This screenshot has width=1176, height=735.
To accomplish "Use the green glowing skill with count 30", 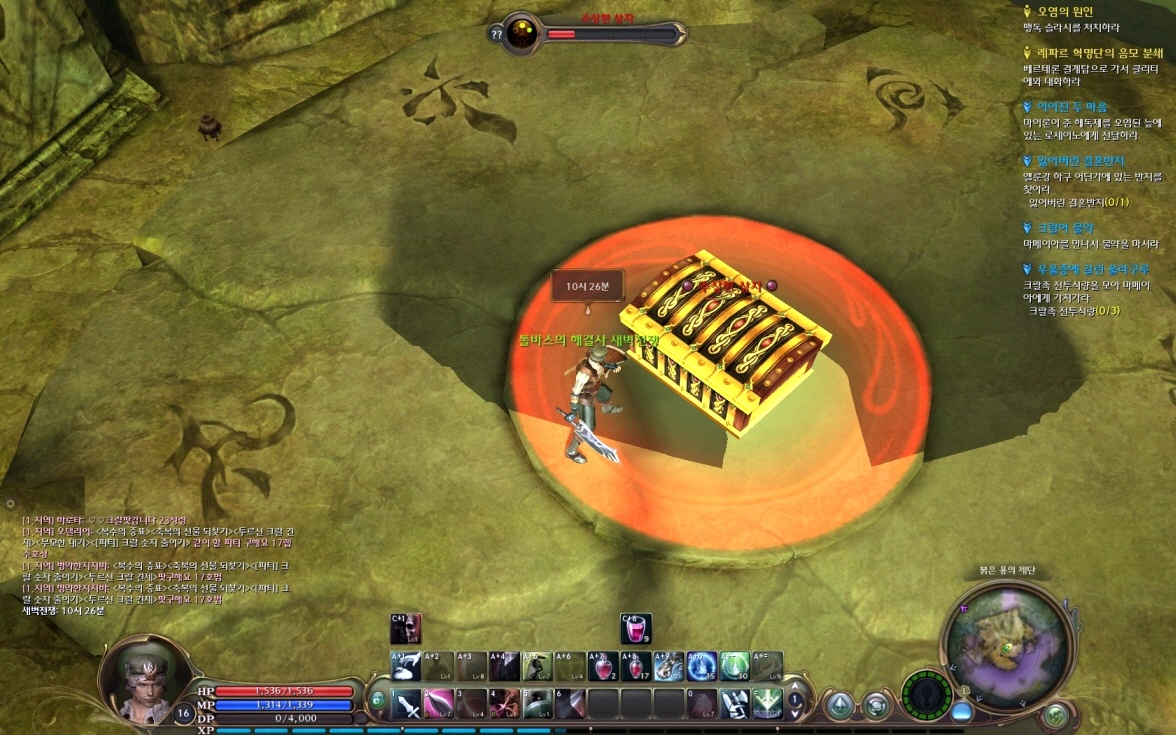I will 734,667.
